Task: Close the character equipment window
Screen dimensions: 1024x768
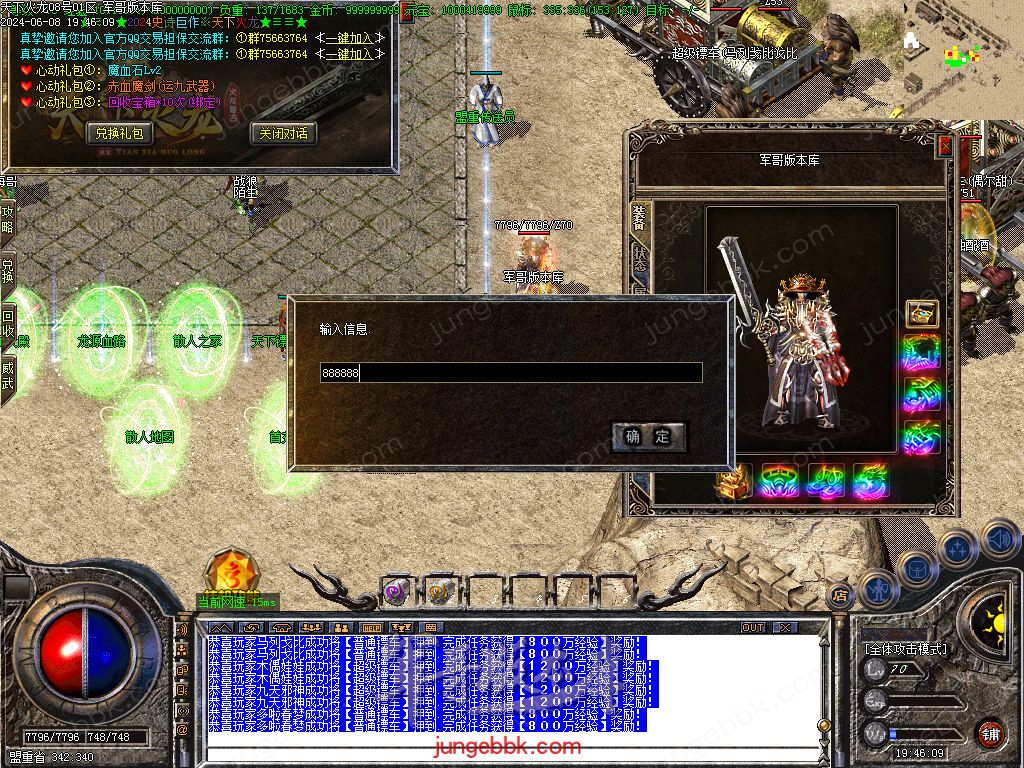Action: tap(945, 146)
